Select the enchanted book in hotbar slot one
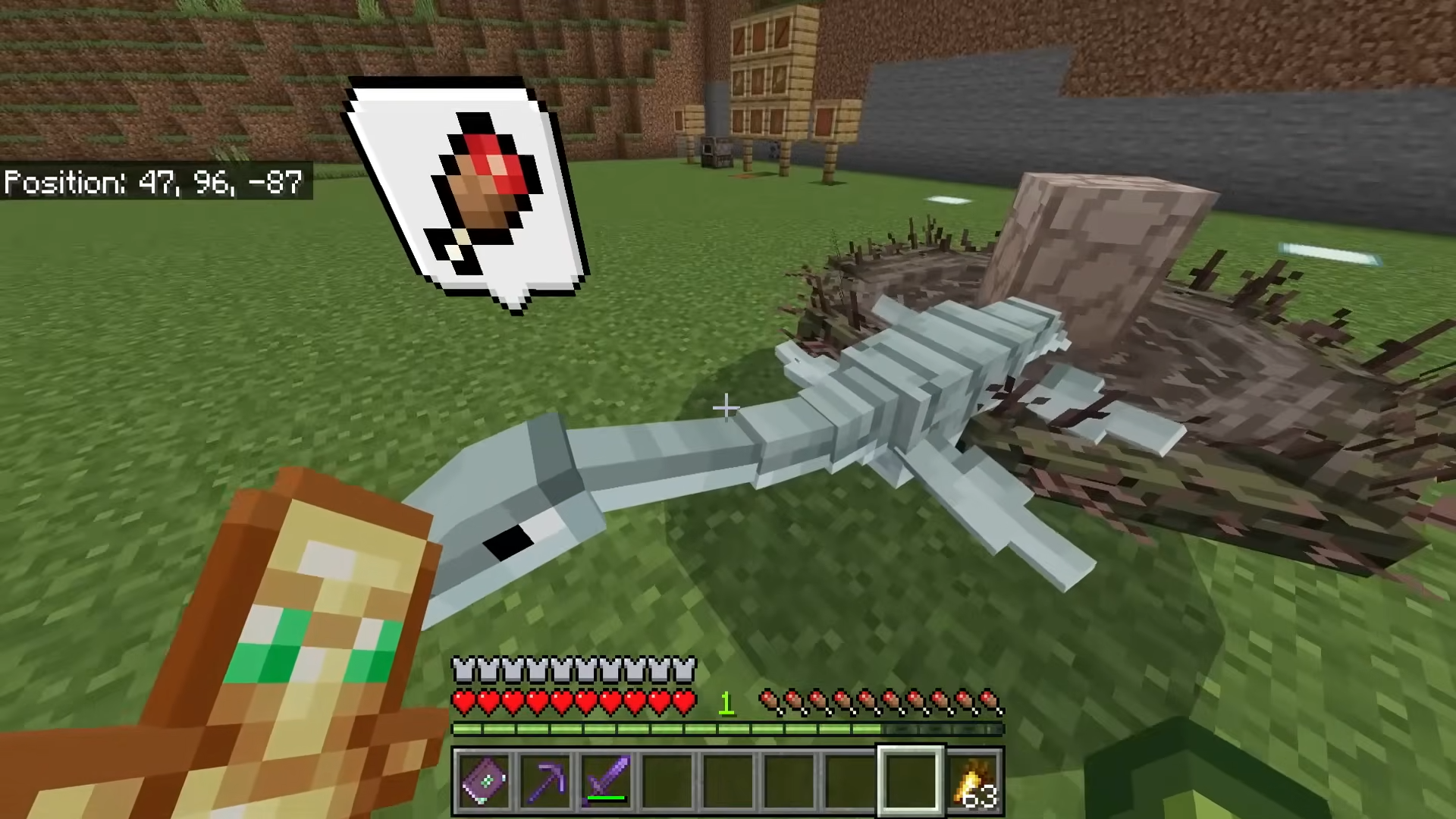 pos(485,780)
